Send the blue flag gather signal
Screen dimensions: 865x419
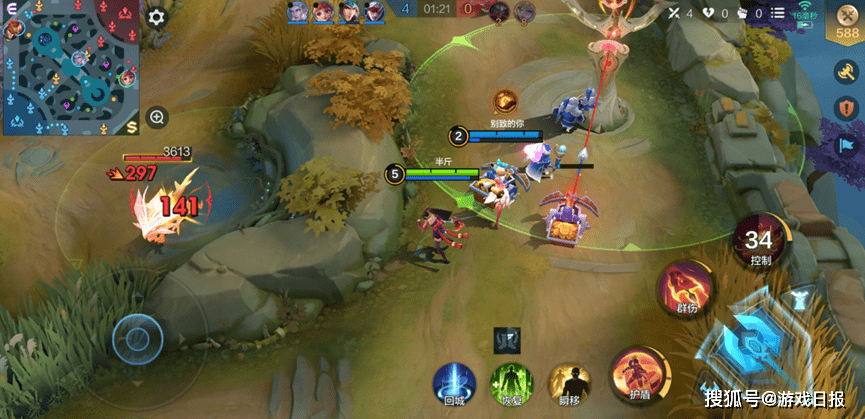[x=846, y=146]
